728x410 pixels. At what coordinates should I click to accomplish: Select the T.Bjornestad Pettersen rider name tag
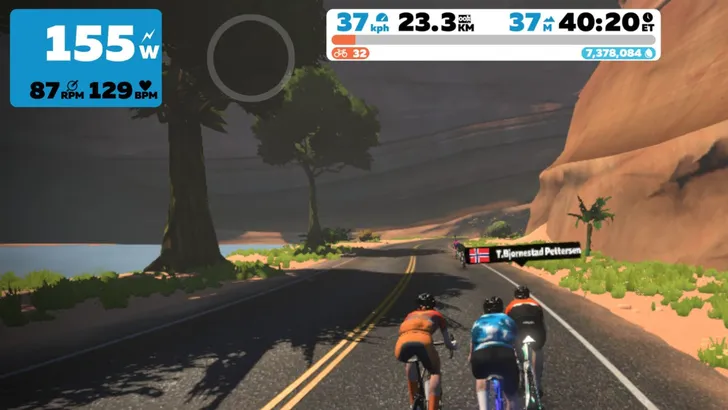(x=524, y=254)
